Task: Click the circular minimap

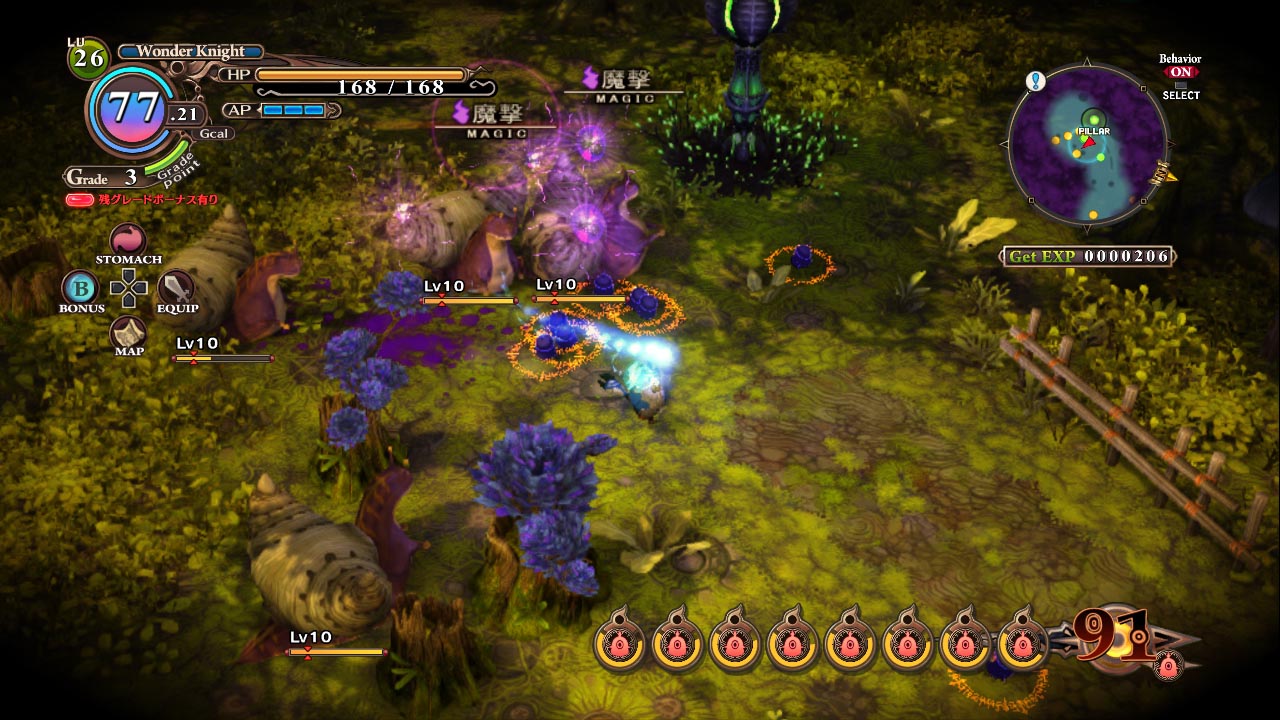Action: point(1087,145)
